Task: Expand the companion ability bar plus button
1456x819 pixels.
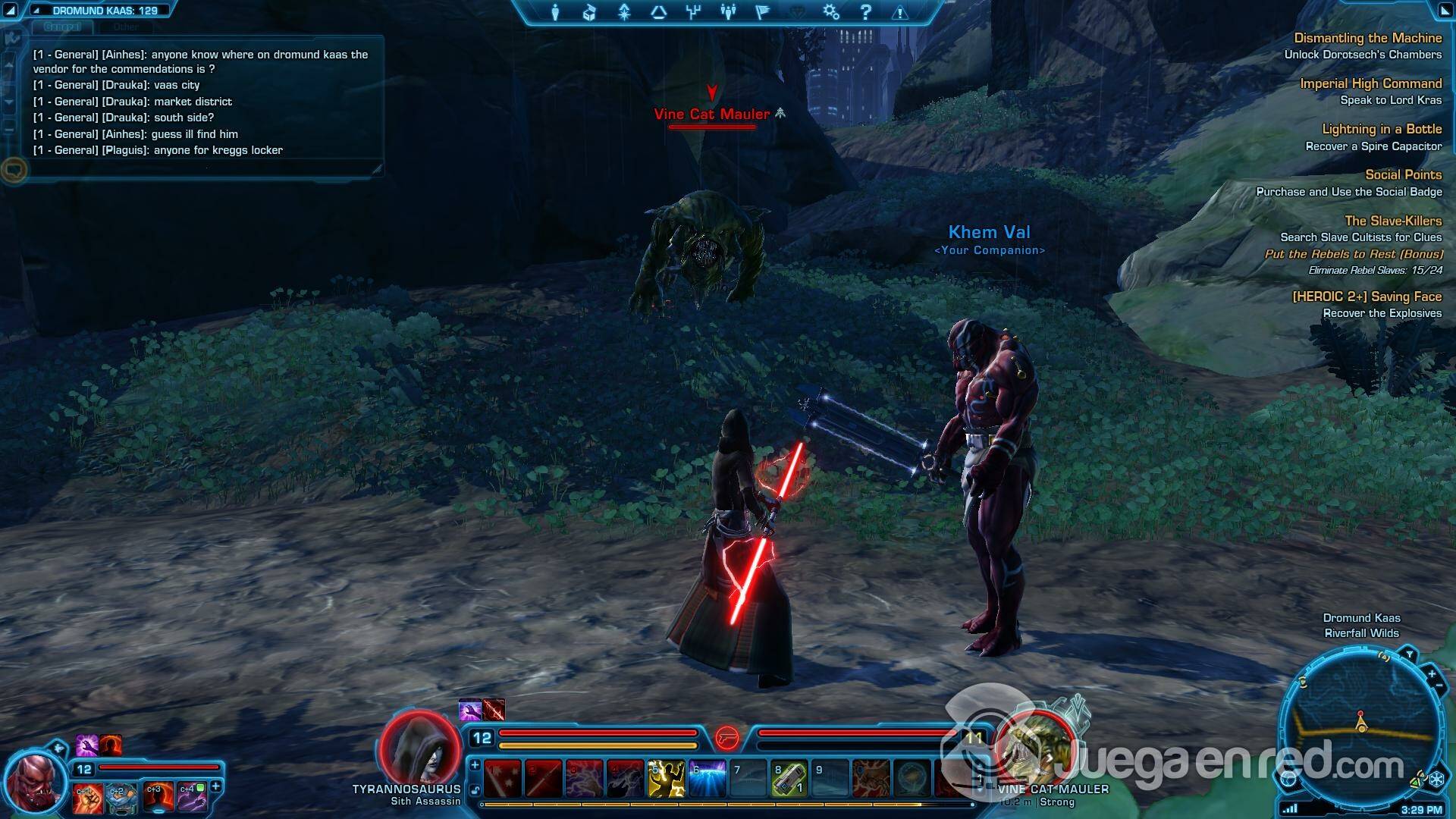Action: pyautogui.click(x=215, y=786)
